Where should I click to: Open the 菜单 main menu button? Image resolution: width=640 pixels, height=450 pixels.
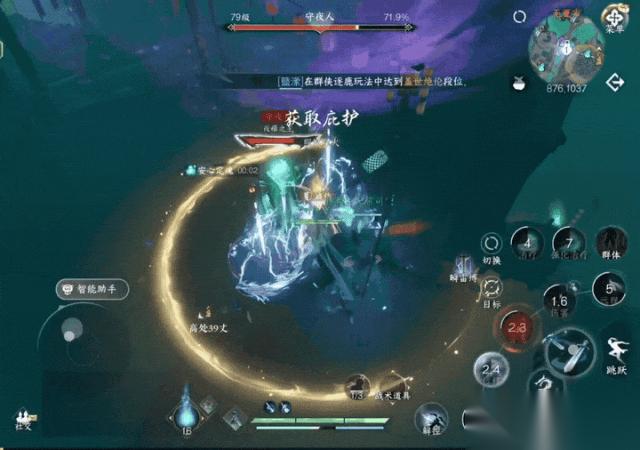[615, 19]
